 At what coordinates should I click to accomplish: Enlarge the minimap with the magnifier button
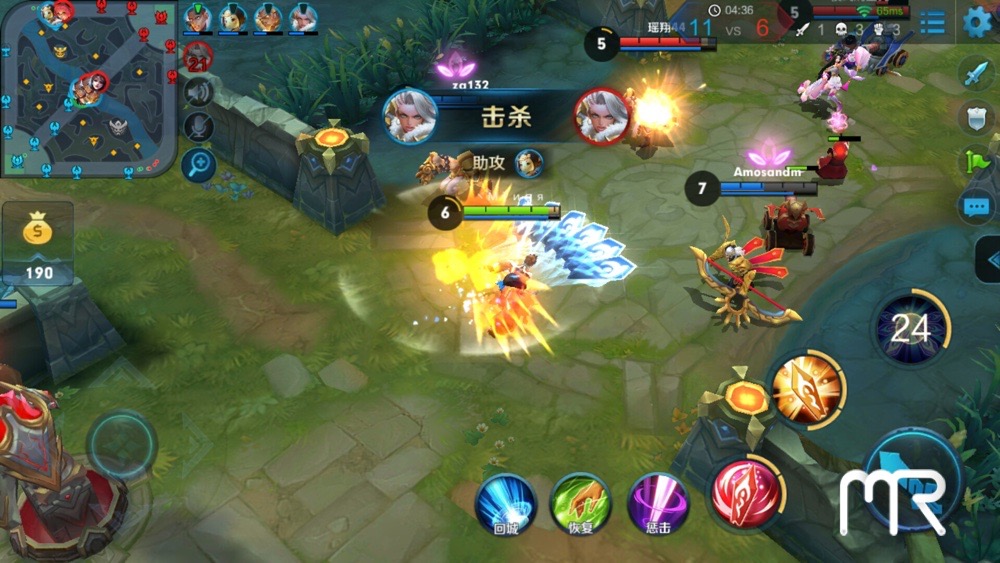199,163
